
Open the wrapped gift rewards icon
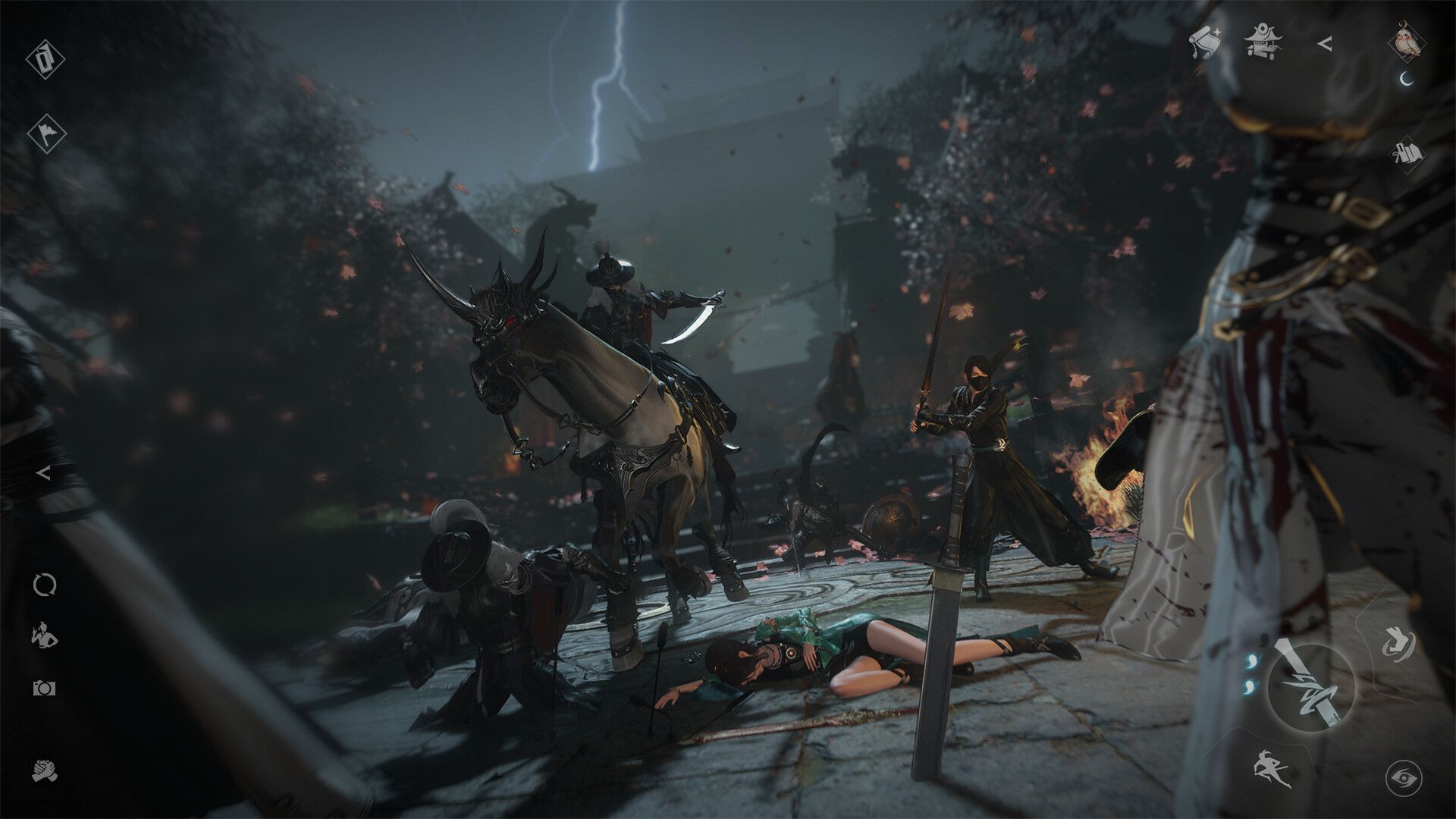pyautogui.click(x=1409, y=152)
